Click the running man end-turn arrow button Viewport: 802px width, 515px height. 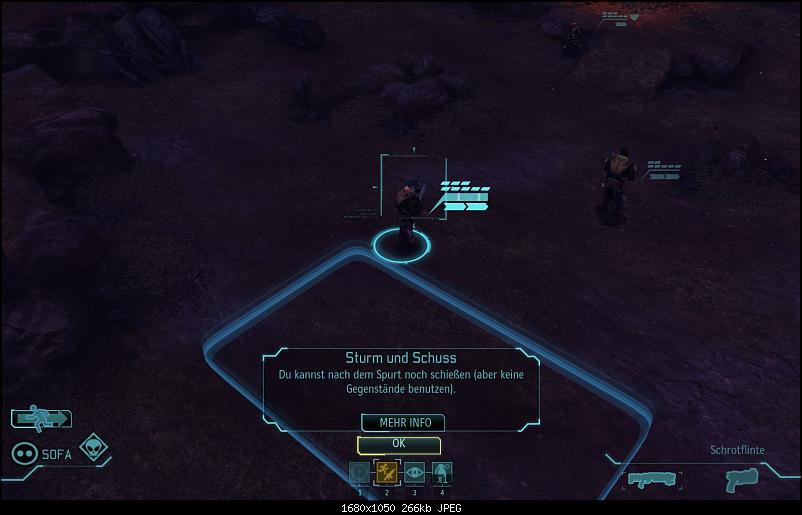(41, 419)
